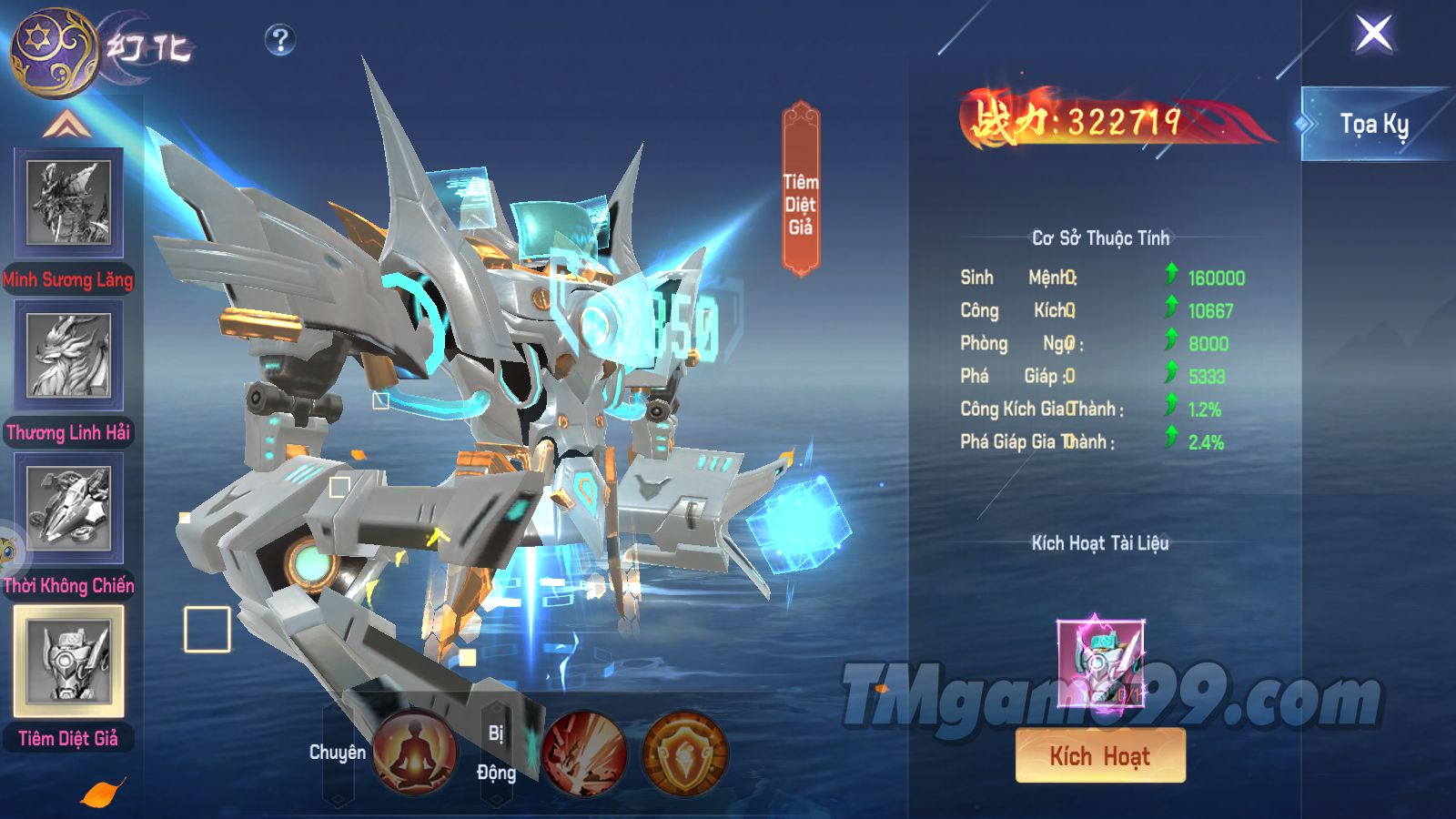This screenshot has width=1456, height=819.
Task: Open the question mark help icon
Action: pos(280,39)
